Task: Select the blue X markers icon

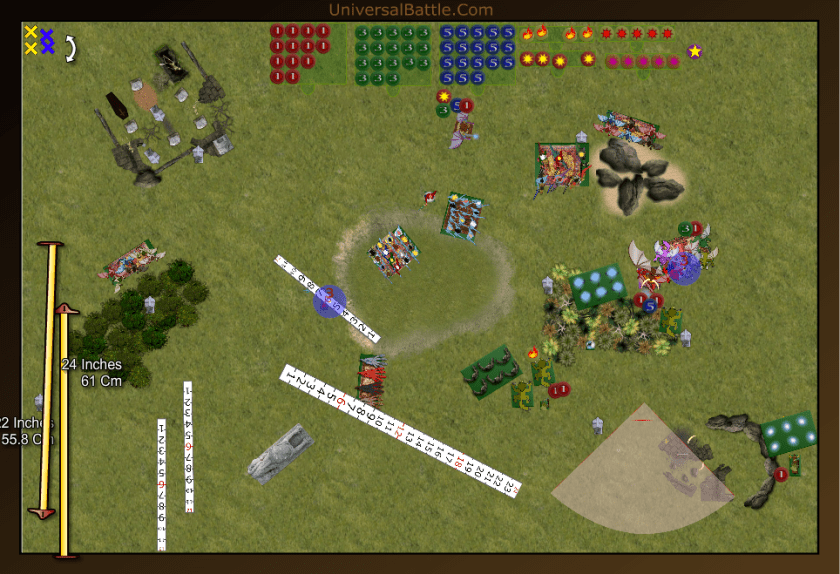Action: tap(46, 40)
